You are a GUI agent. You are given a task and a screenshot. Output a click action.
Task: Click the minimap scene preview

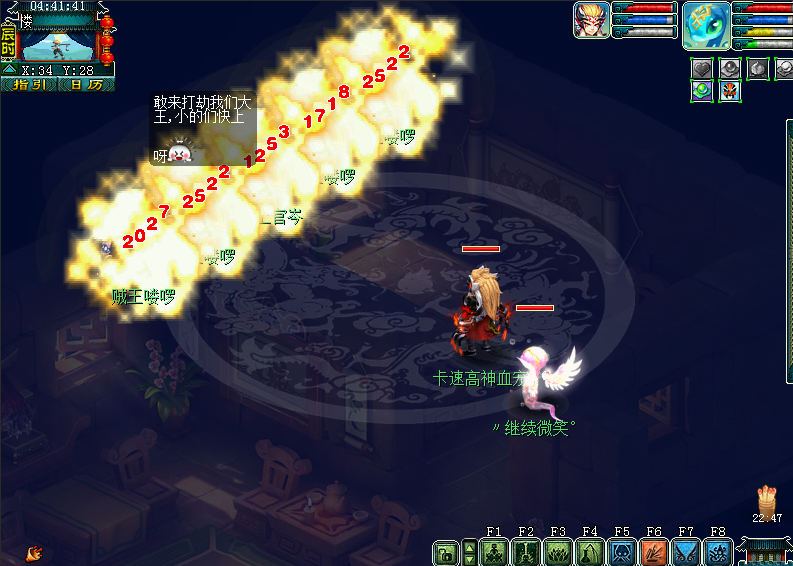coord(58,43)
